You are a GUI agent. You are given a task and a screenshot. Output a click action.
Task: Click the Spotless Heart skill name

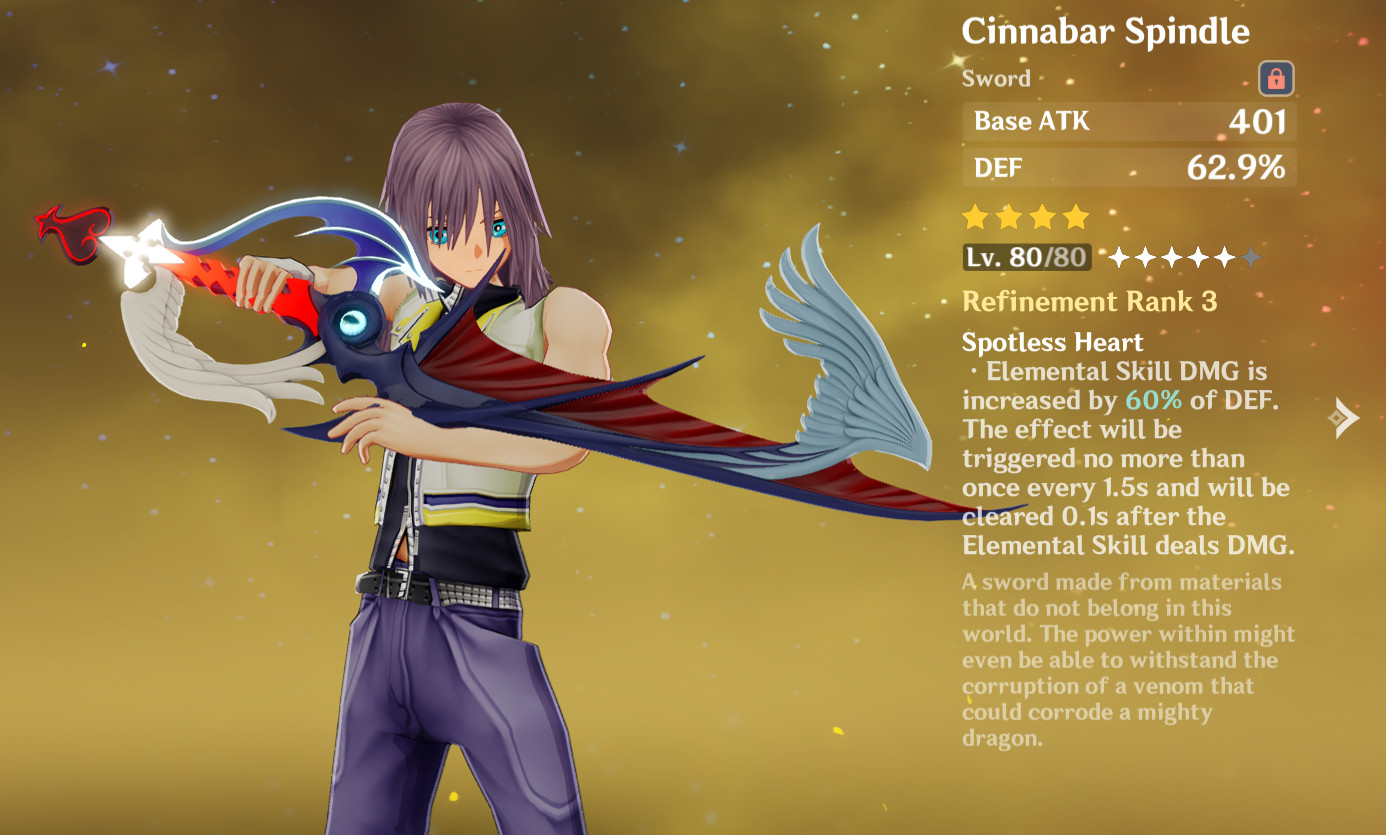tap(1051, 342)
